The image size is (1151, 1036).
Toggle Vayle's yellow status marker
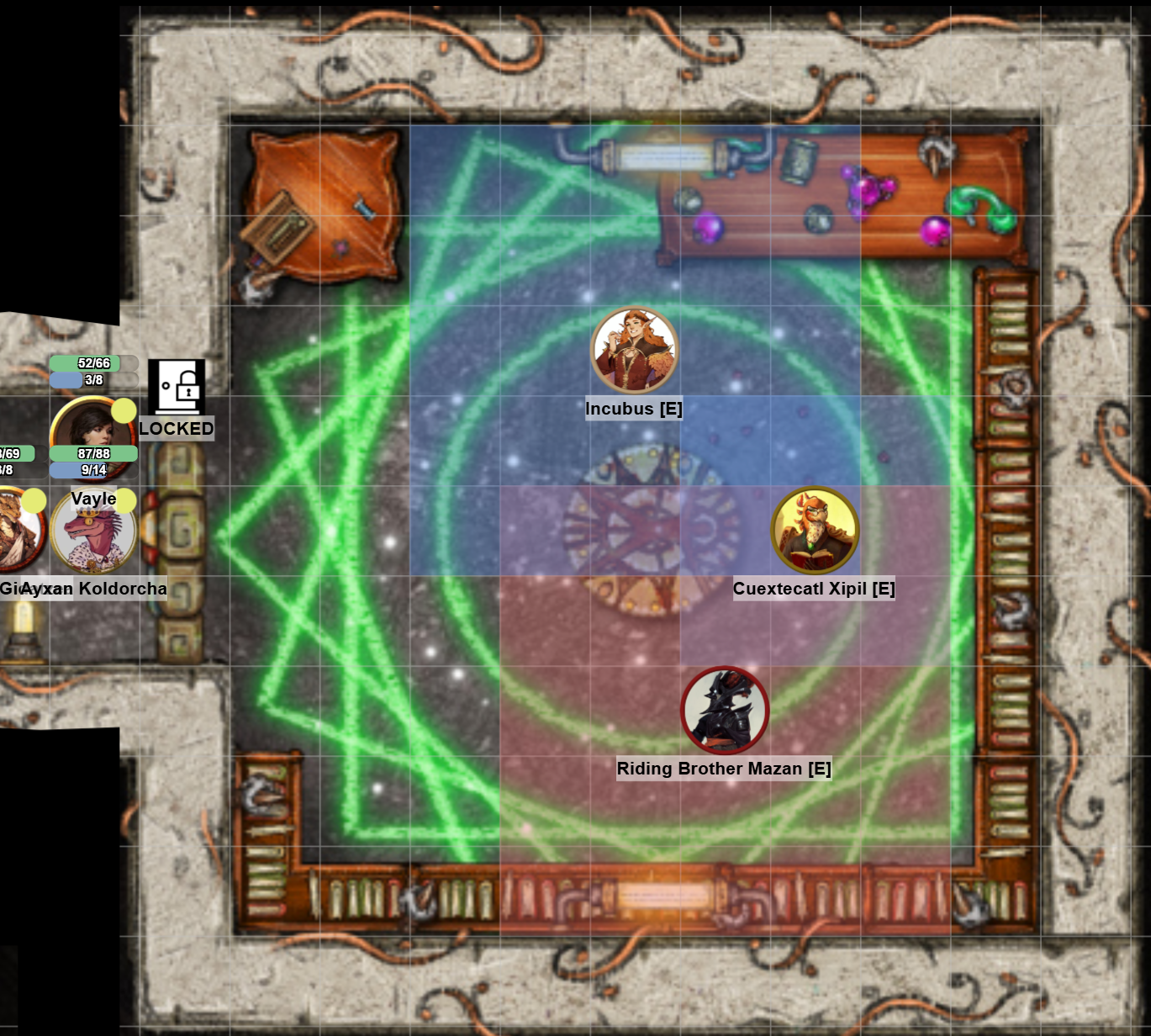(123, 411)
